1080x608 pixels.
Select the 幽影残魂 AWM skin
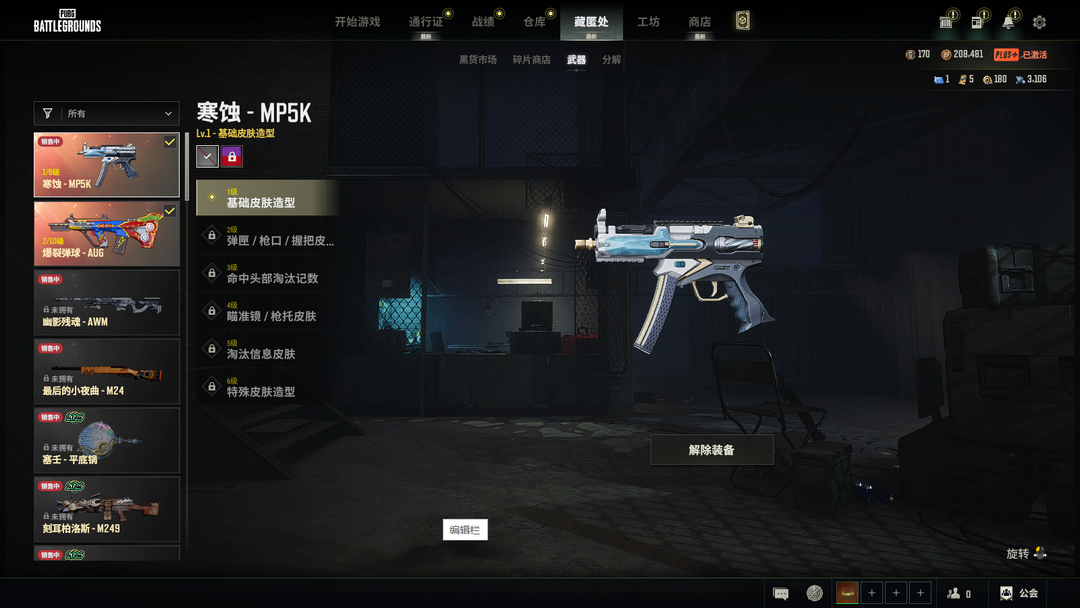coord(107,302)
